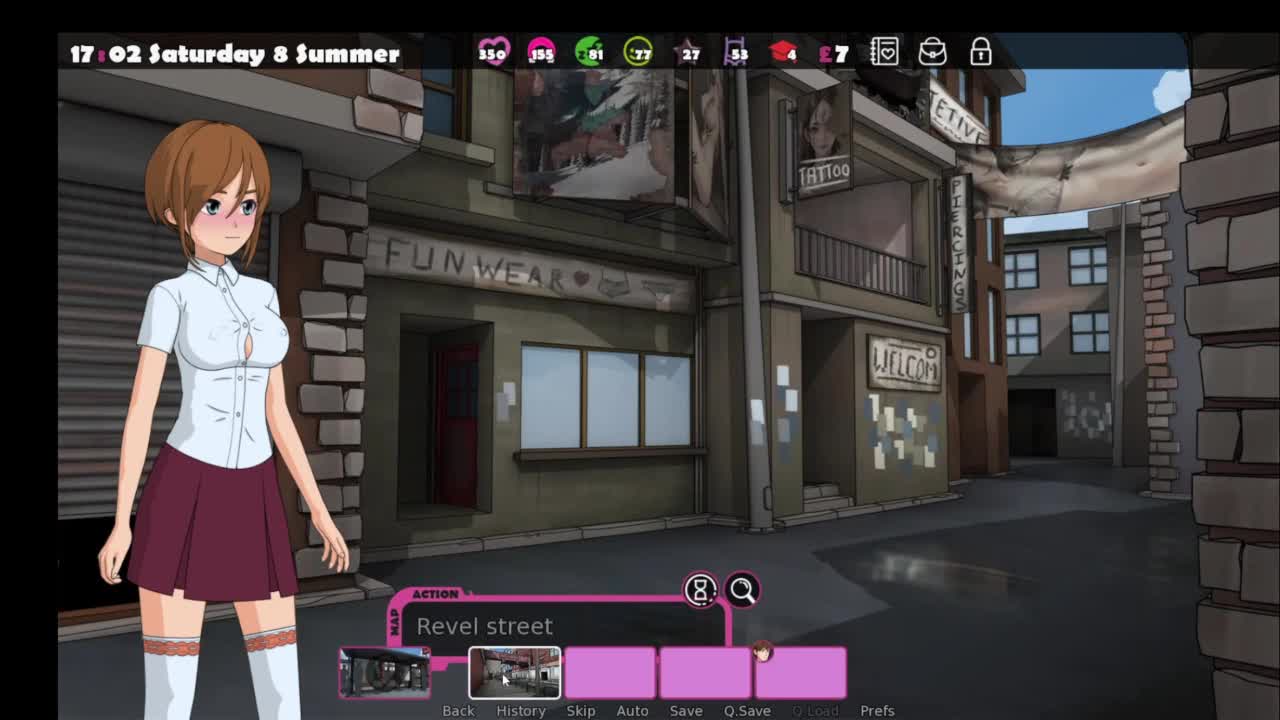The height and width of the screenshot is (720, 1280).
Task: Go Back using the quick menu
Action: [x=458, y=711]
